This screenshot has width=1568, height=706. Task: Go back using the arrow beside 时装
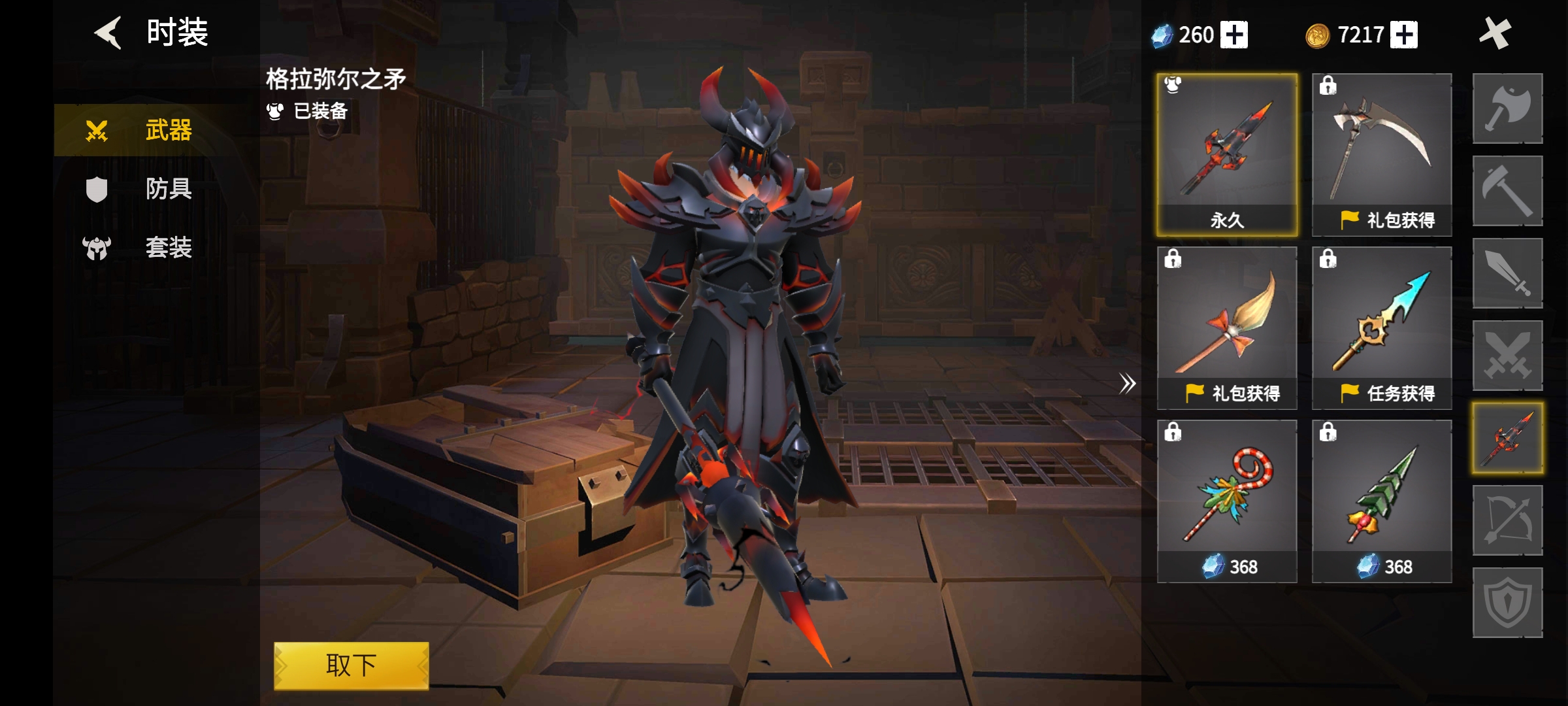[x=108, y=33]
